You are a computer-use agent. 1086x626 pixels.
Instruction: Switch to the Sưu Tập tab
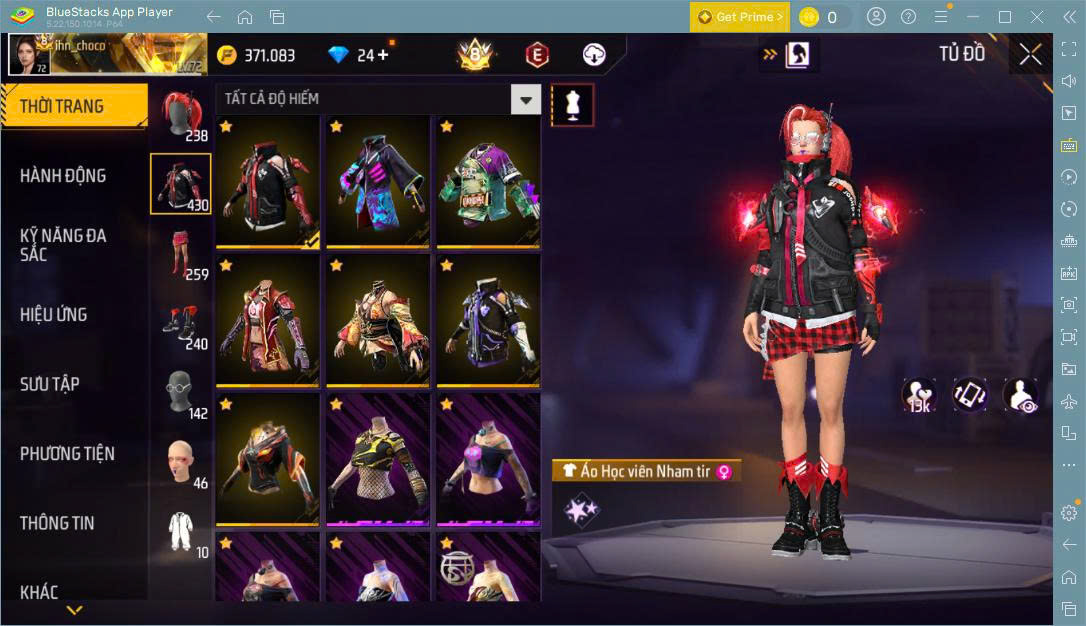coord(50,384)
